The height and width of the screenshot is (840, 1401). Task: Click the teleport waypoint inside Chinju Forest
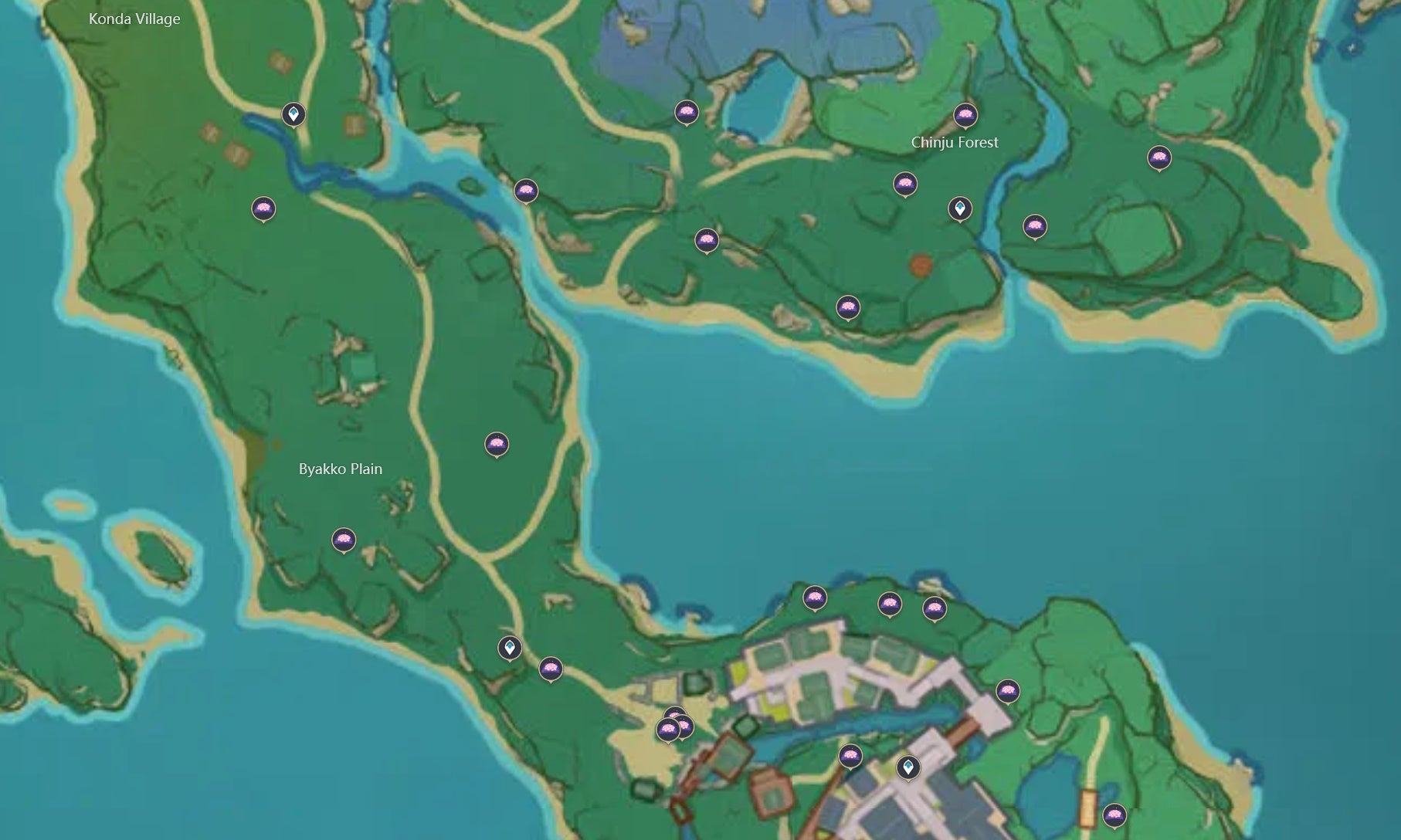[960, 207]
